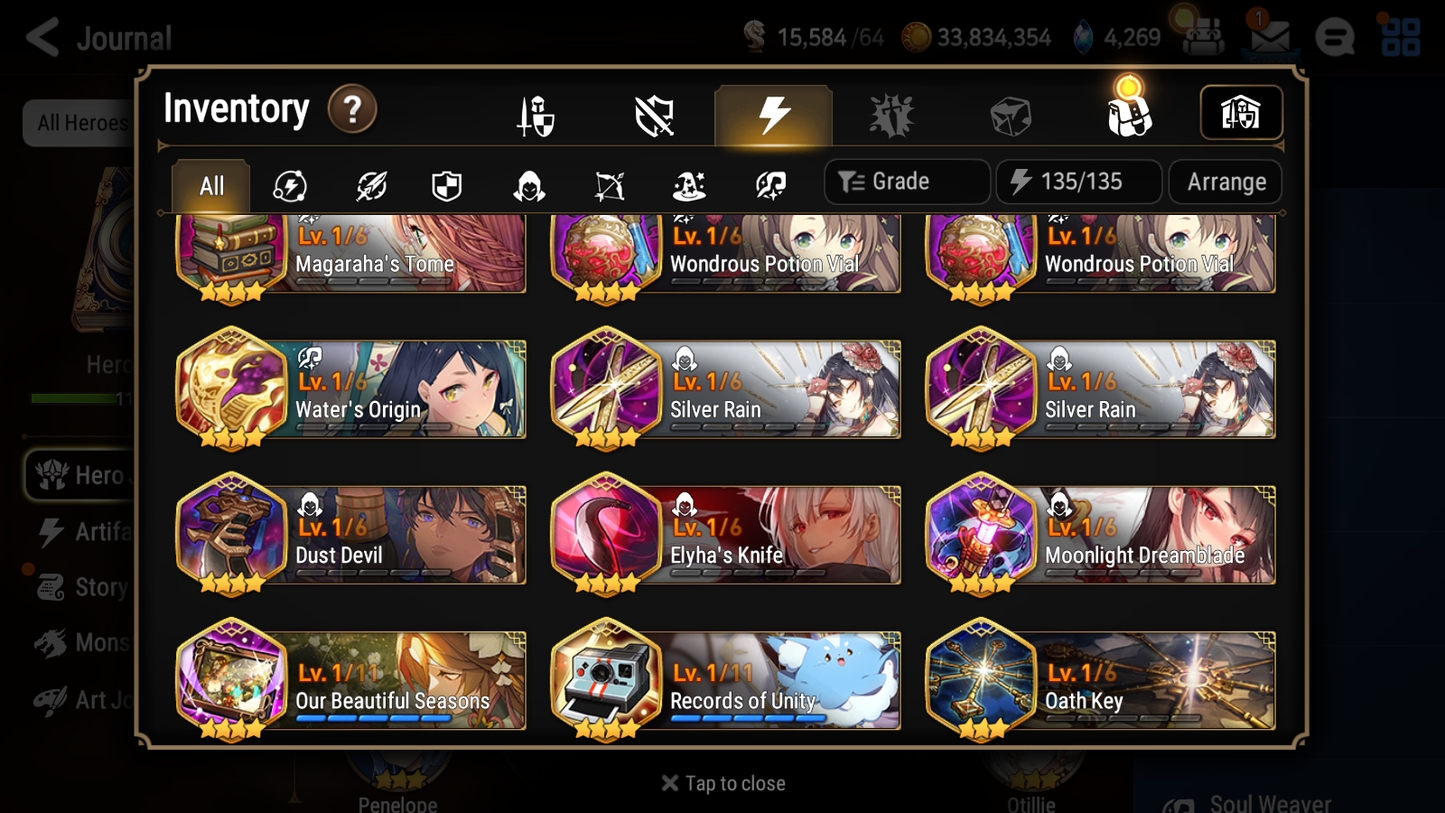The image size is (1445, 813).
Task: Open the main menu grid icon
Action: pos(1399,36)
